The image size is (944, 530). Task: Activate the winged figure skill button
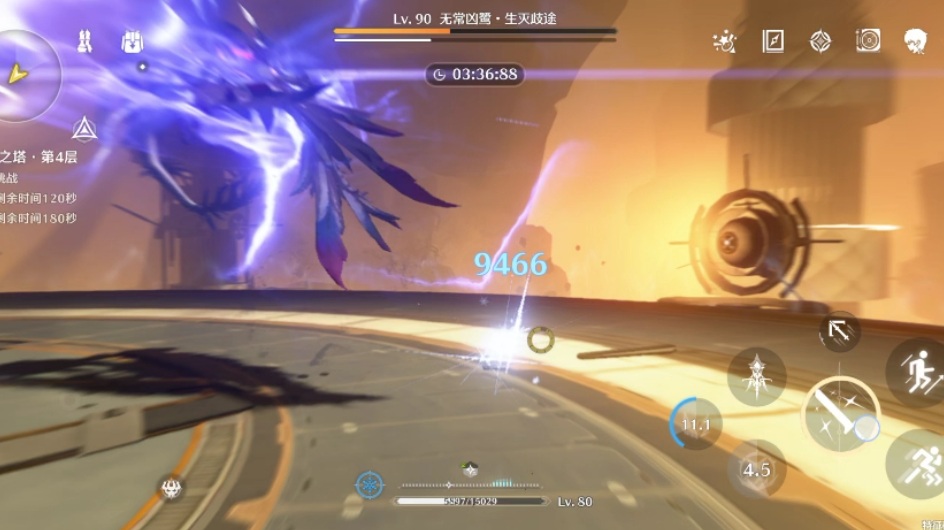point(756,376)
